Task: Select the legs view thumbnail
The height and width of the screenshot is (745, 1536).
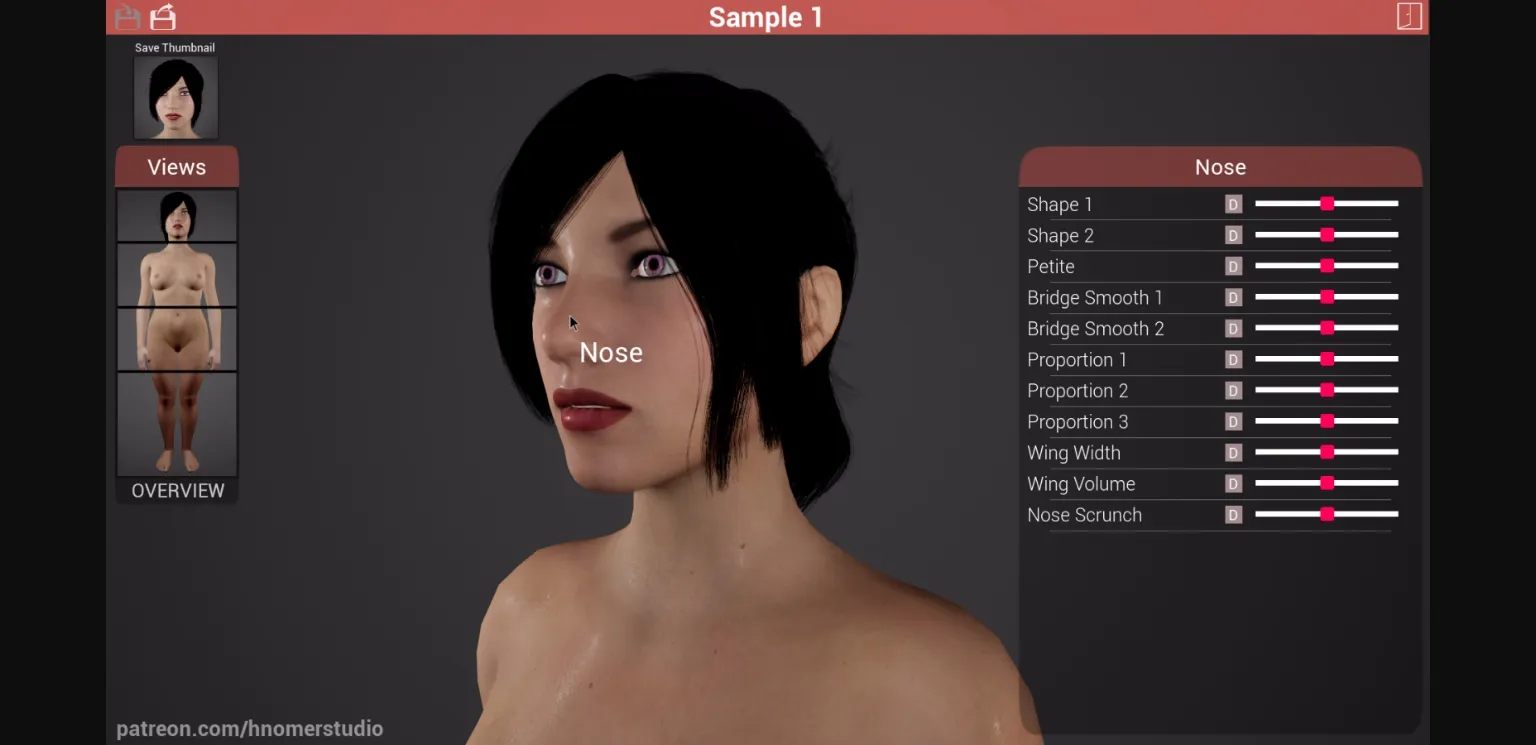Action: [176, 424]
